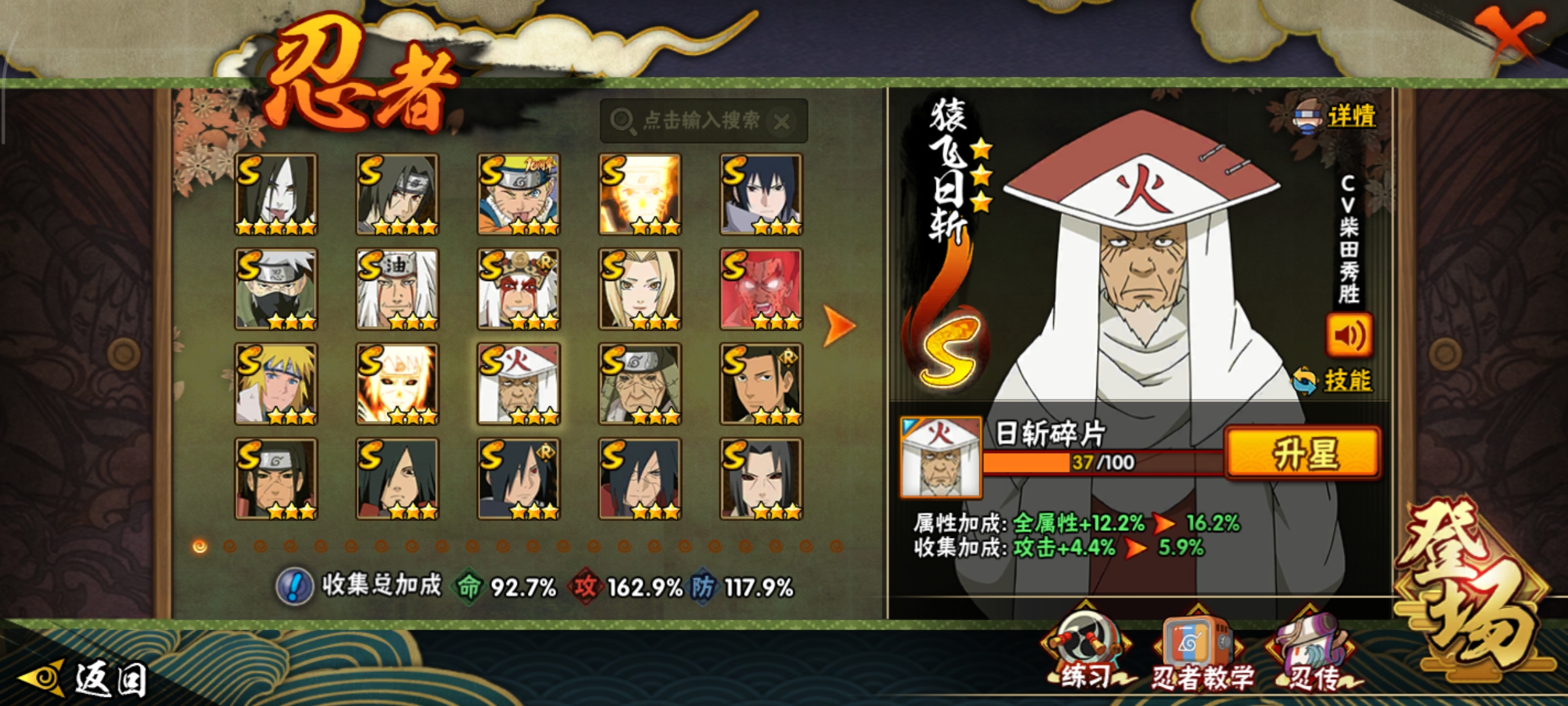Select the Tsunade ninja portrait

[640, 289]
